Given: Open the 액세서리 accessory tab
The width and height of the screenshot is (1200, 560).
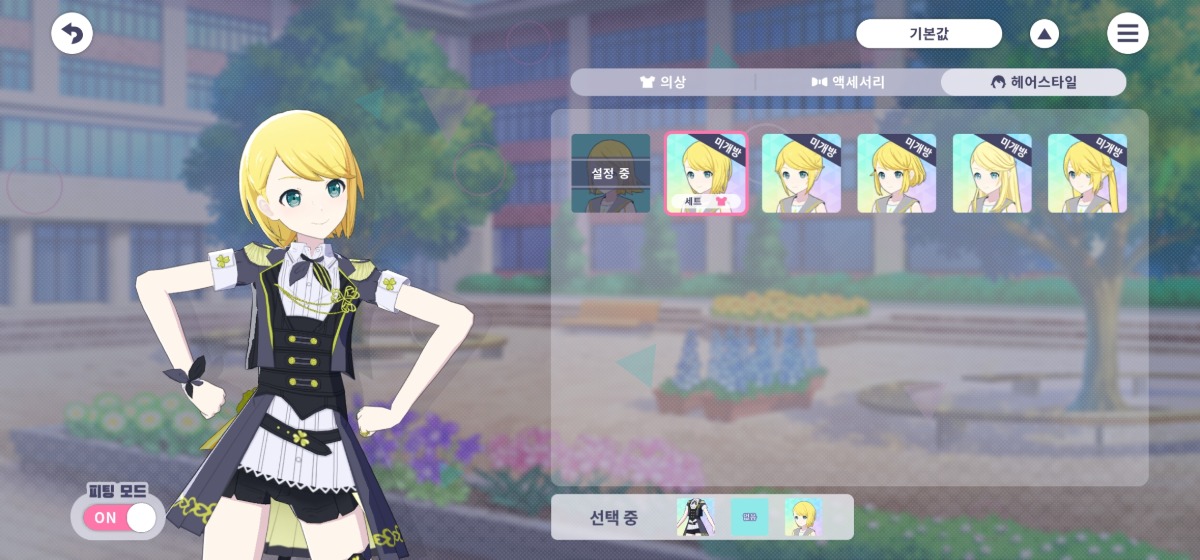Looking at the screenshot, I should (848, 82).
